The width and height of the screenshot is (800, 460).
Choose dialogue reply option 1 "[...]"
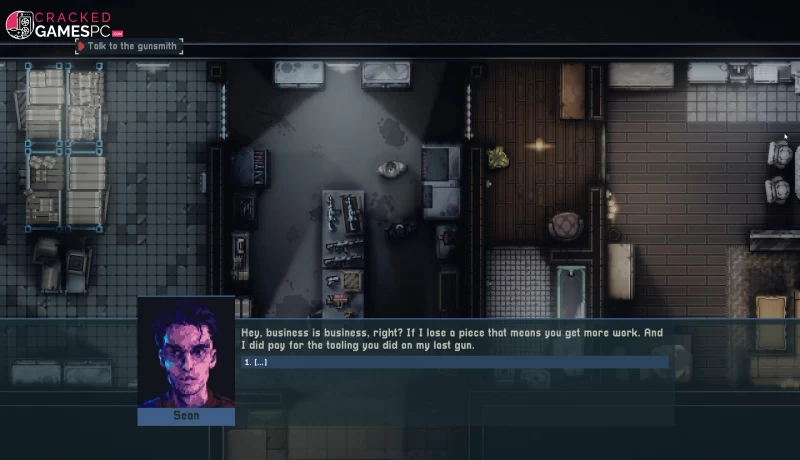[258, 362]
